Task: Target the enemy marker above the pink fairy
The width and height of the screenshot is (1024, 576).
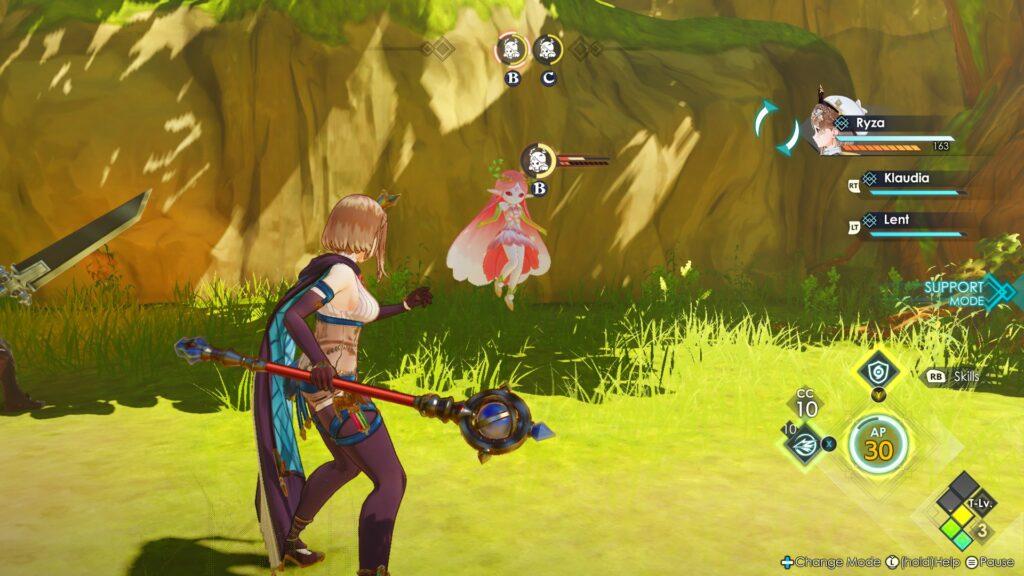Action: (x=538, y=160)
